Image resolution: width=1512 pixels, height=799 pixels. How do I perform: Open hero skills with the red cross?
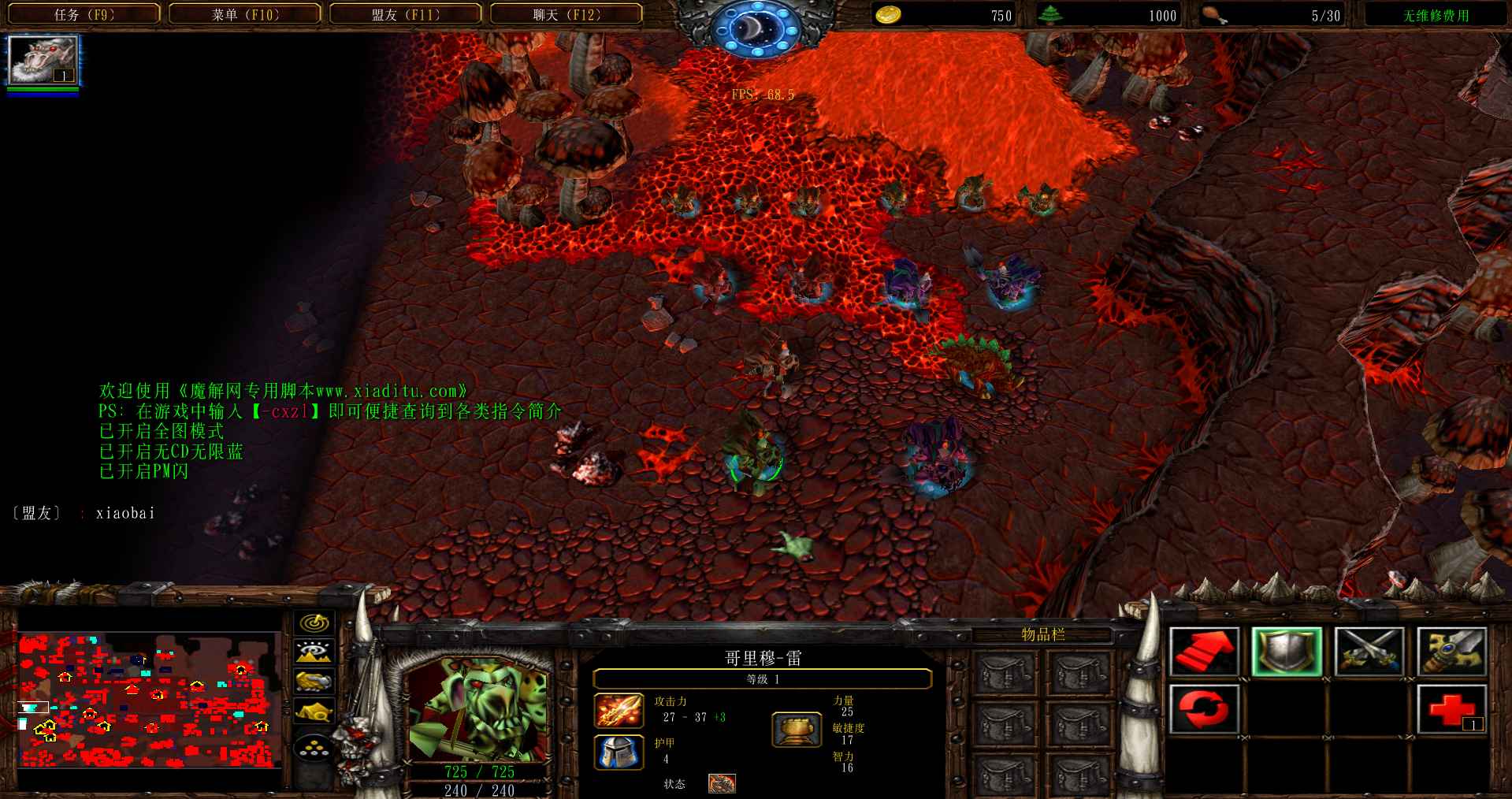pyautogui.click(x=1451, y=708)
